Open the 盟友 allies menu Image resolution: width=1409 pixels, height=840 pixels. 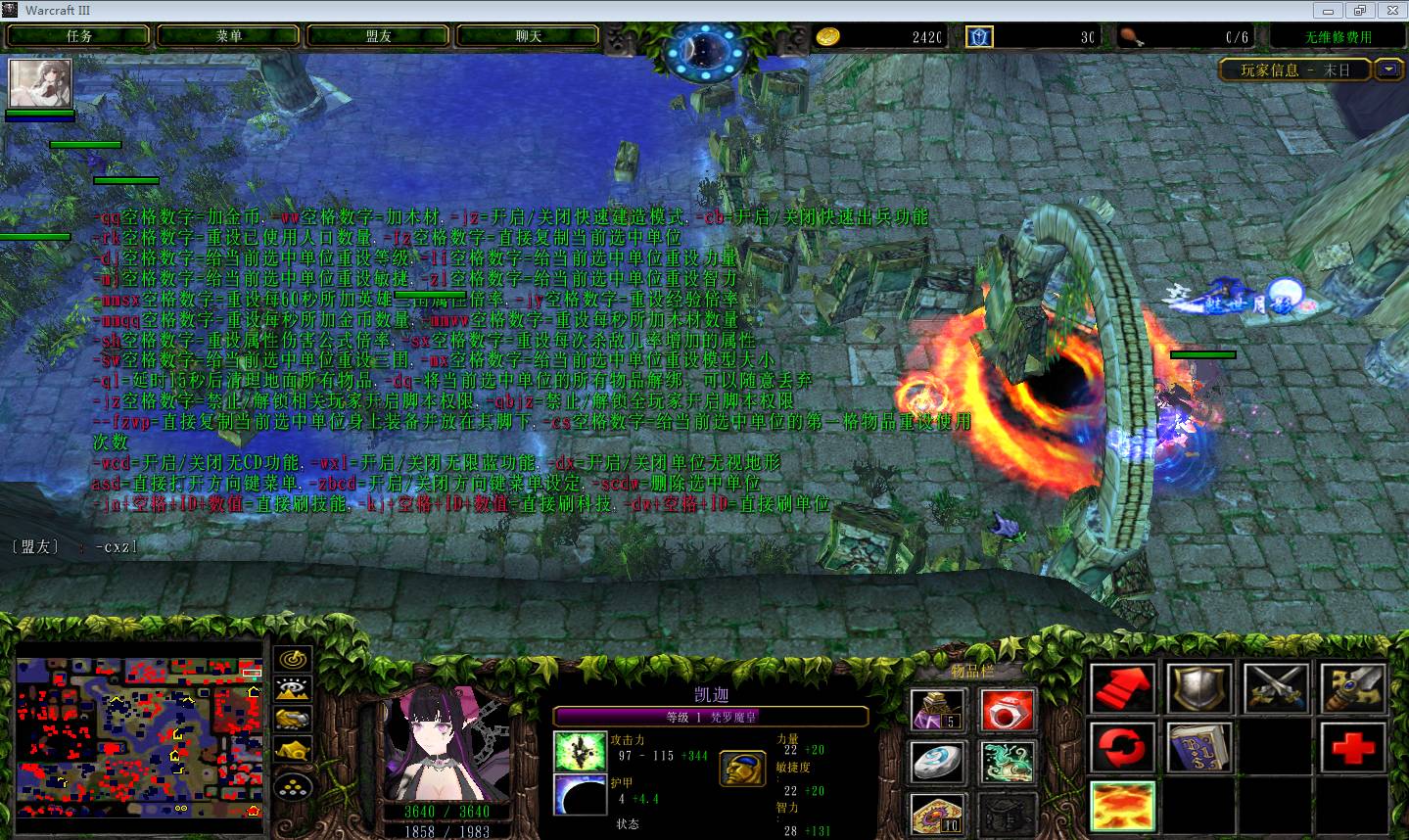(x=379, y=36)
